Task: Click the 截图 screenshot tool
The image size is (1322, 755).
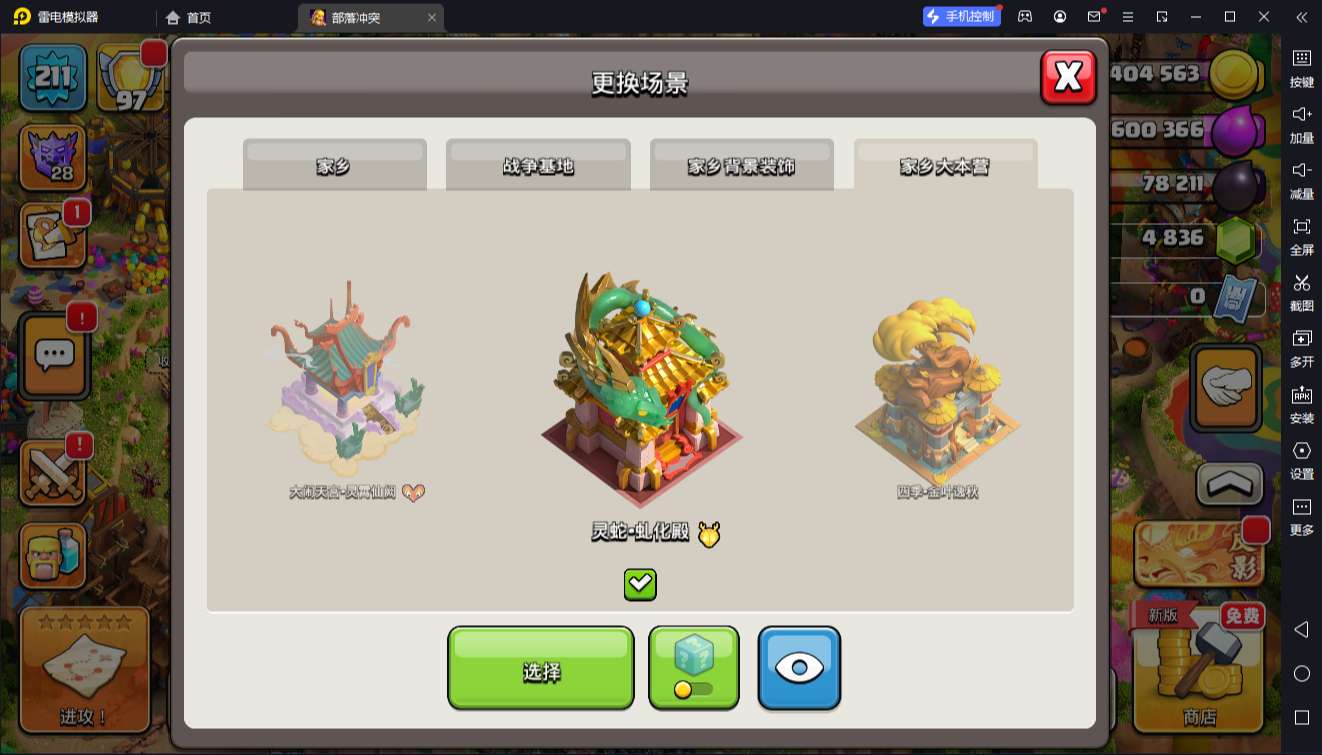Action: 1301,291
